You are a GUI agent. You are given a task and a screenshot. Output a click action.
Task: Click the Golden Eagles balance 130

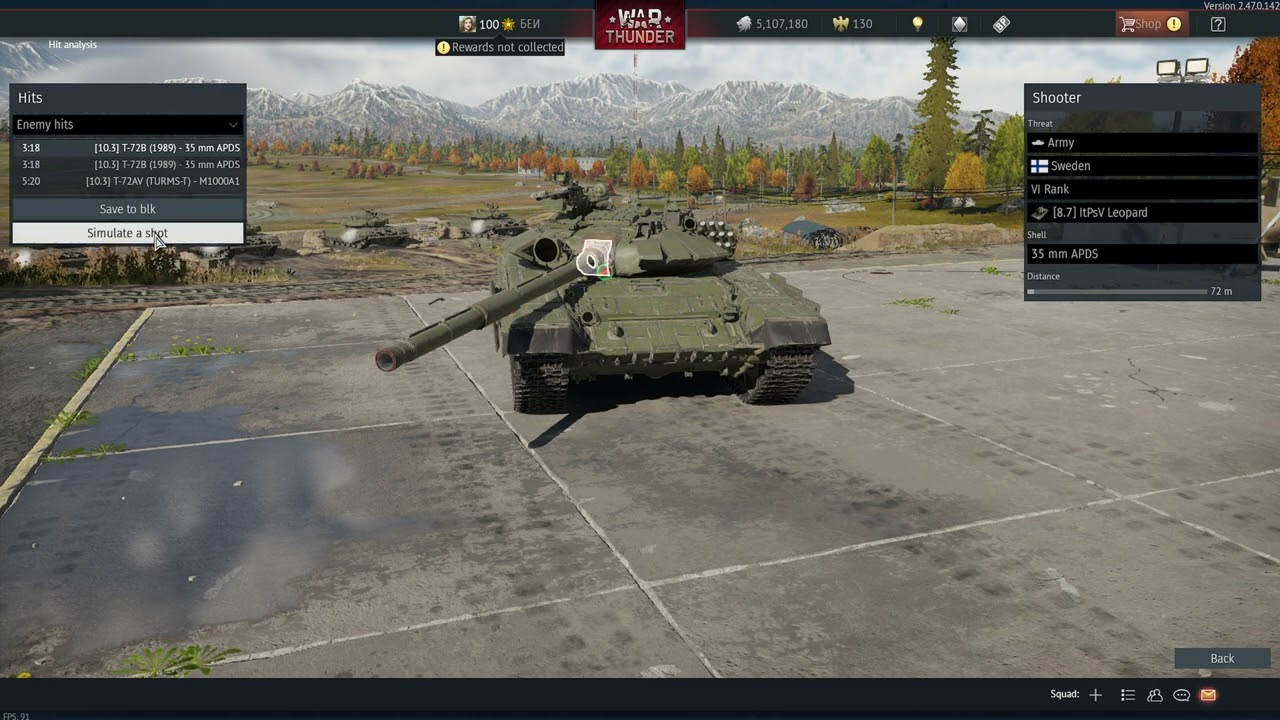point(853,24)
